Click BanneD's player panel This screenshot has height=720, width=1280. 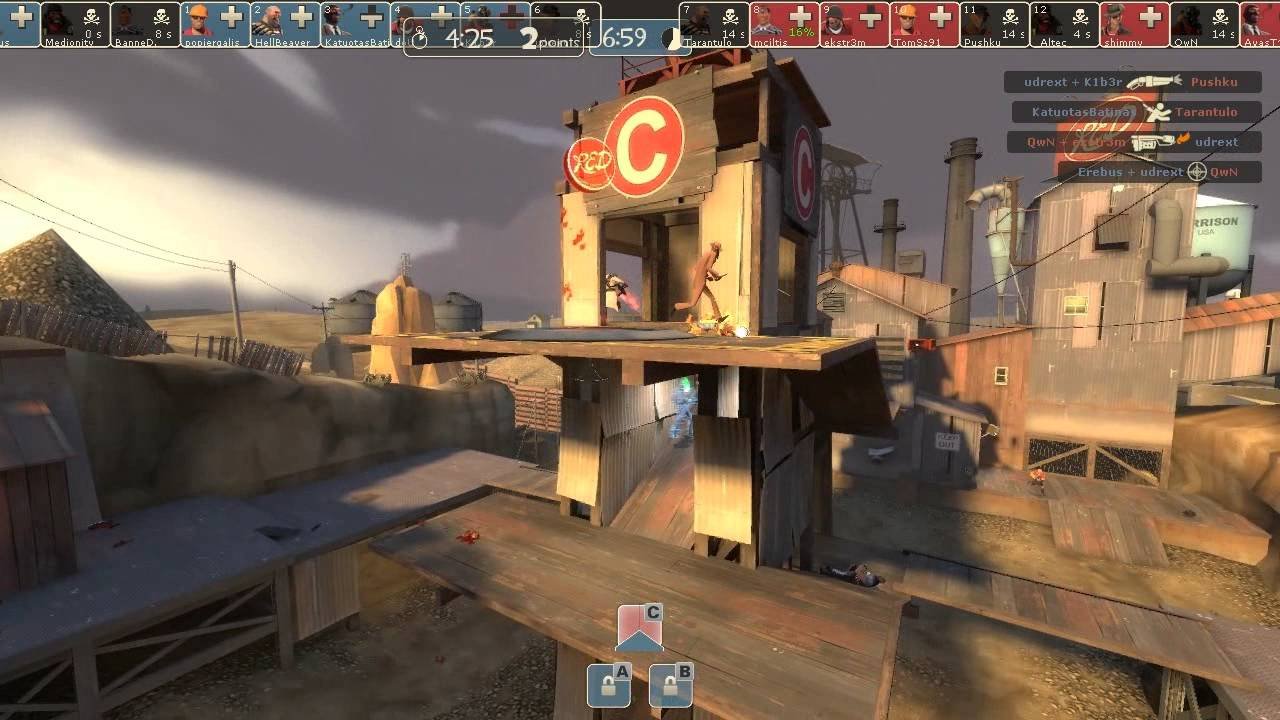pyautogui.click(x=145, y=24)
